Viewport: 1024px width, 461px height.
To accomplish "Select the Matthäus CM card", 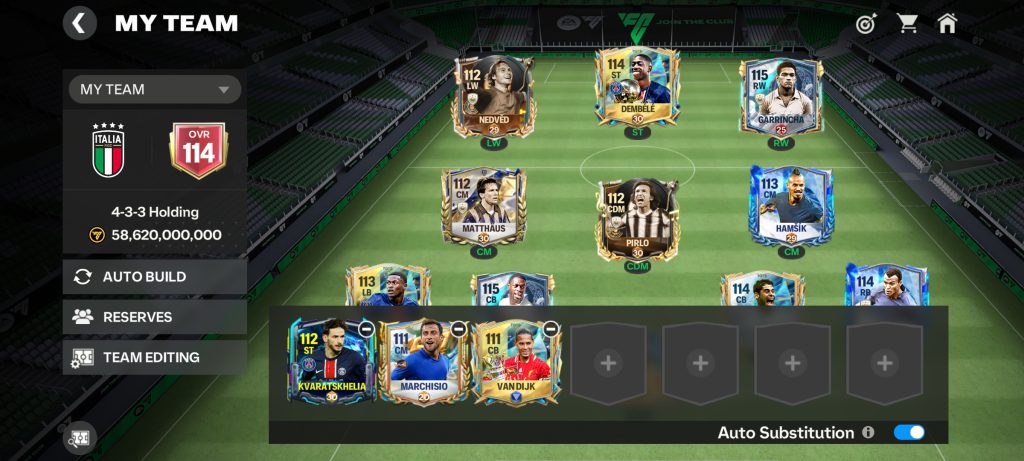I will (x=484, y=207).
